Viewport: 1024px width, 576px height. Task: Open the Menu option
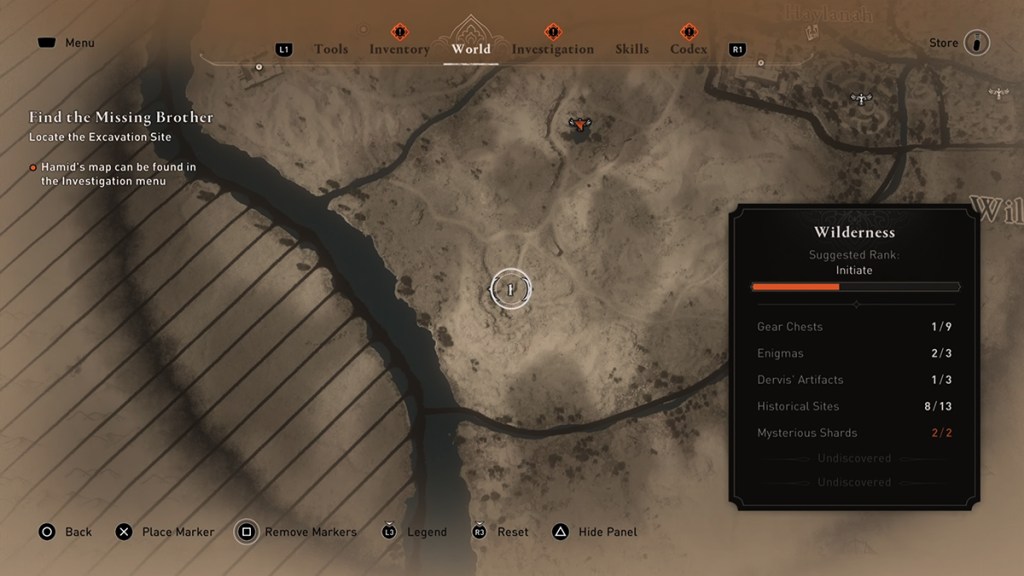pyautogui.click(x=79, y=43)
